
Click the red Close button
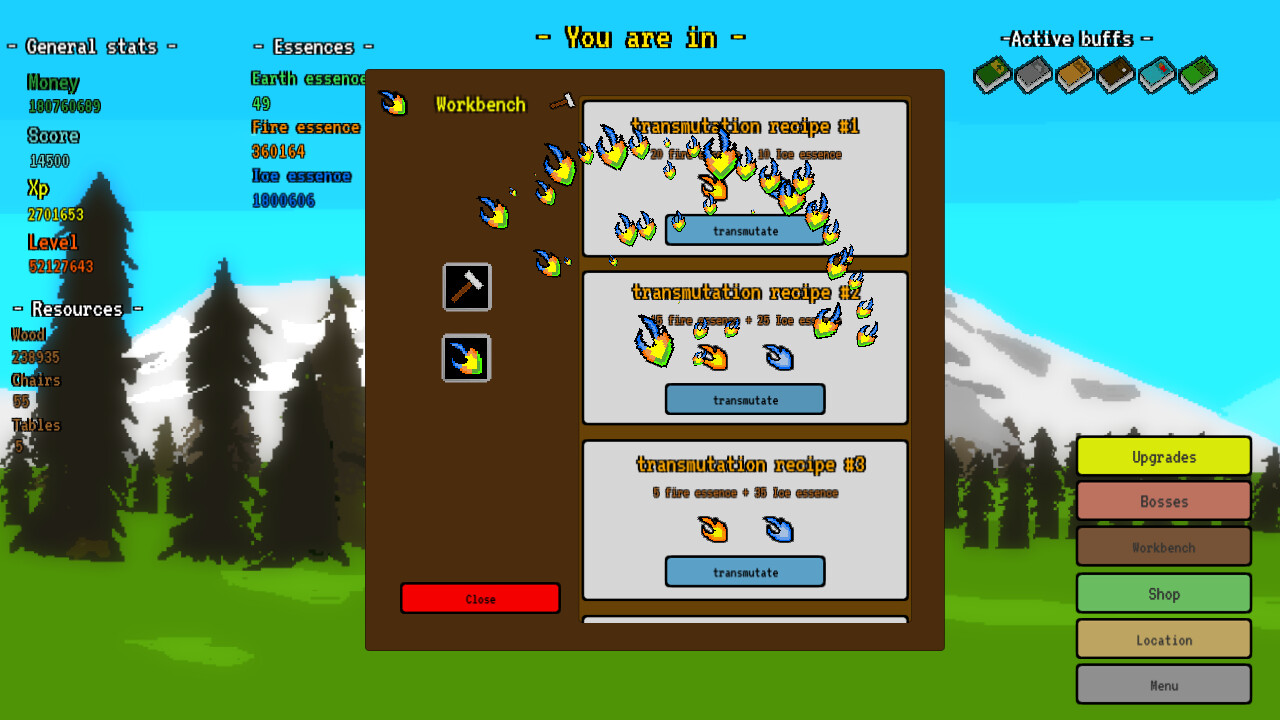click(480, 598)
